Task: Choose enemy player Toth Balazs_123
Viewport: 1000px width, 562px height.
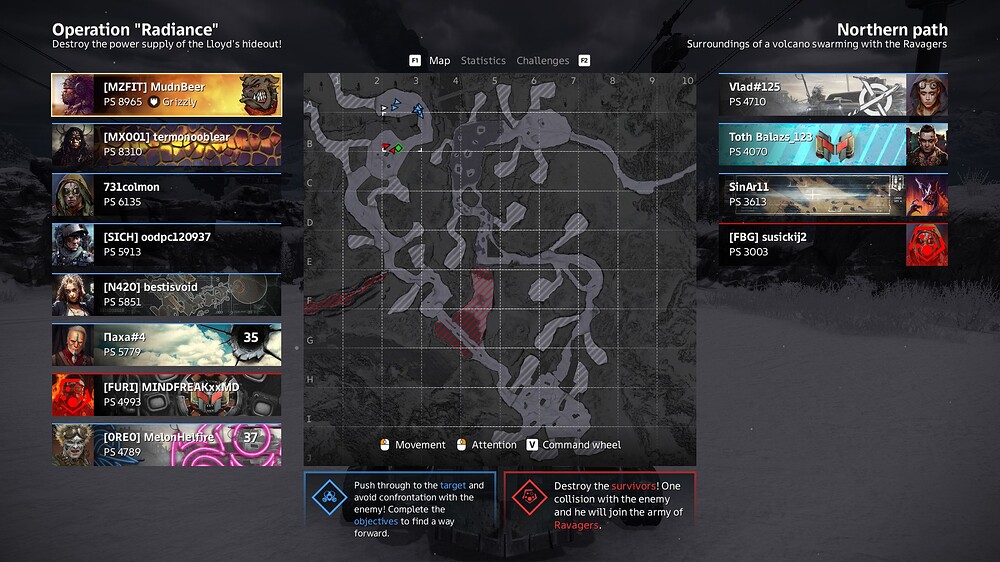Action: click(833, 145)
